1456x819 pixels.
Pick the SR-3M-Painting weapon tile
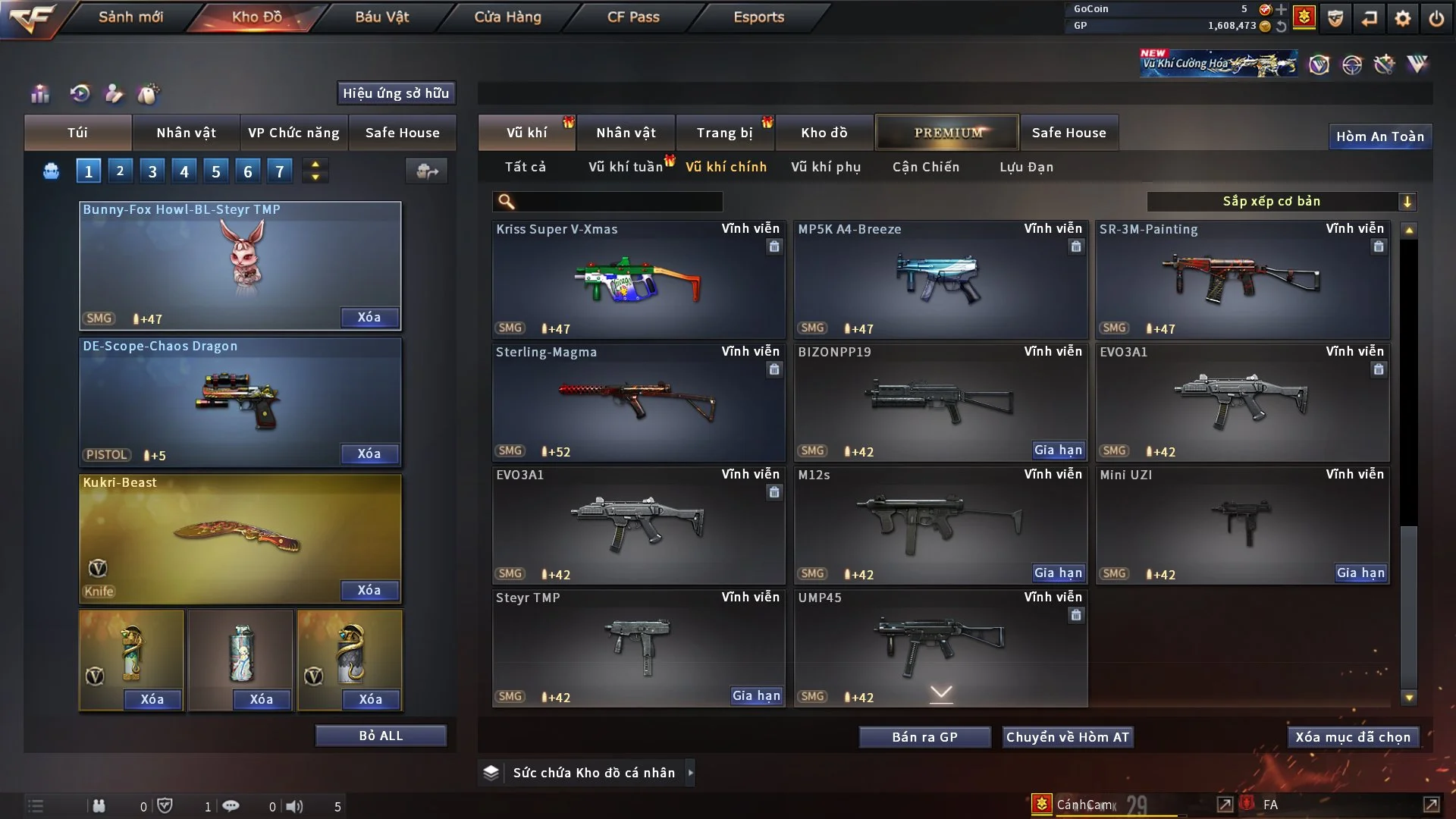(1242, 280)
